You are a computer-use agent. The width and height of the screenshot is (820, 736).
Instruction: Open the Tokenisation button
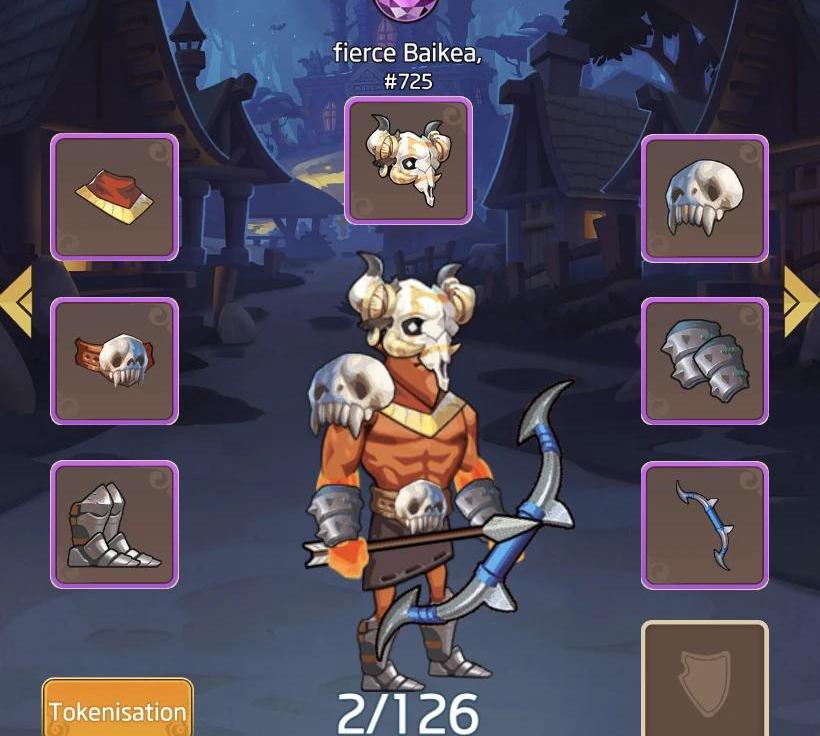(x=117, y=711)
